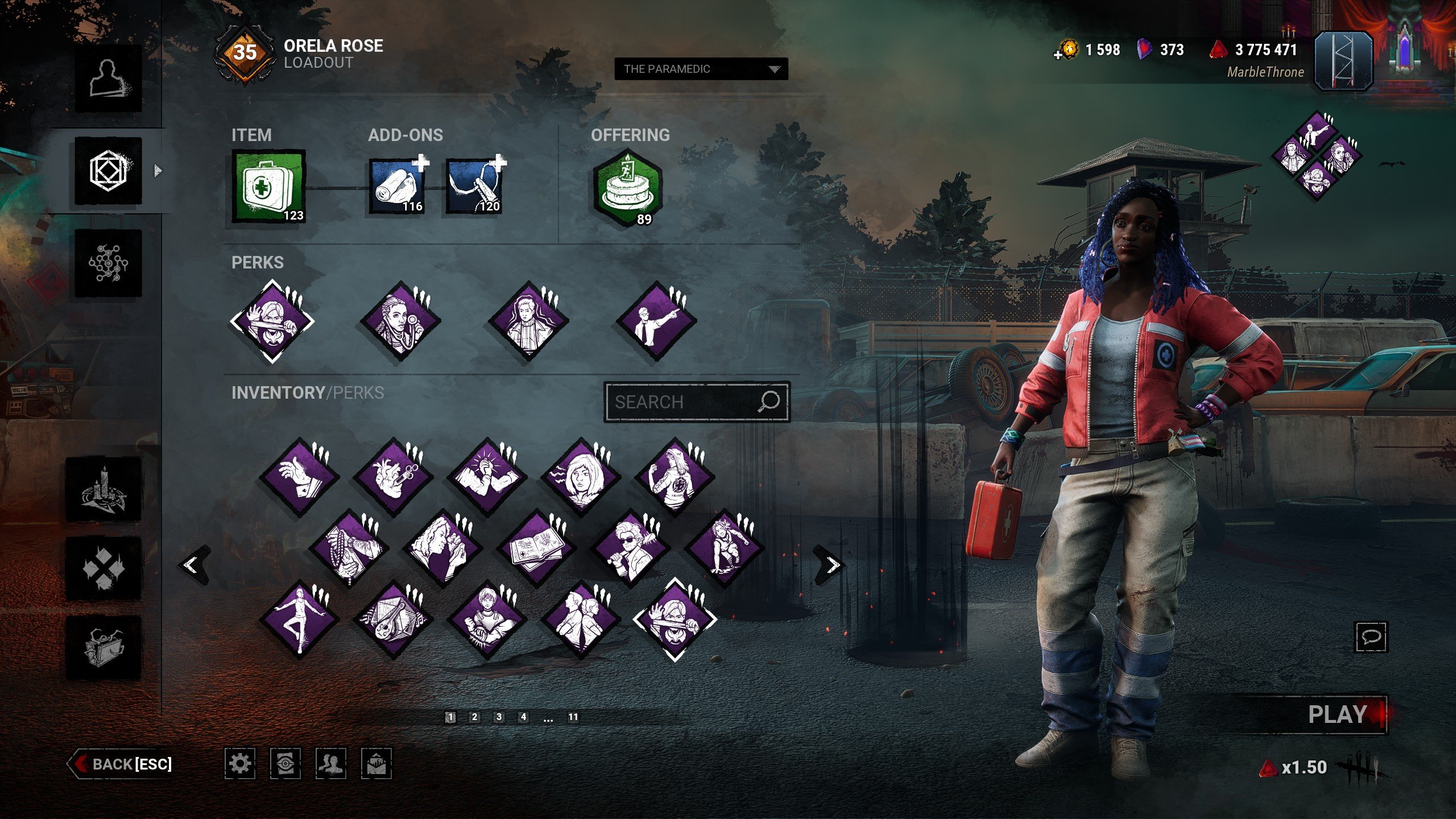Viewport: 1456px width, 819px height.
Task: Open the loadout preset dropdown "The Paramedic"
Action: 701,69
